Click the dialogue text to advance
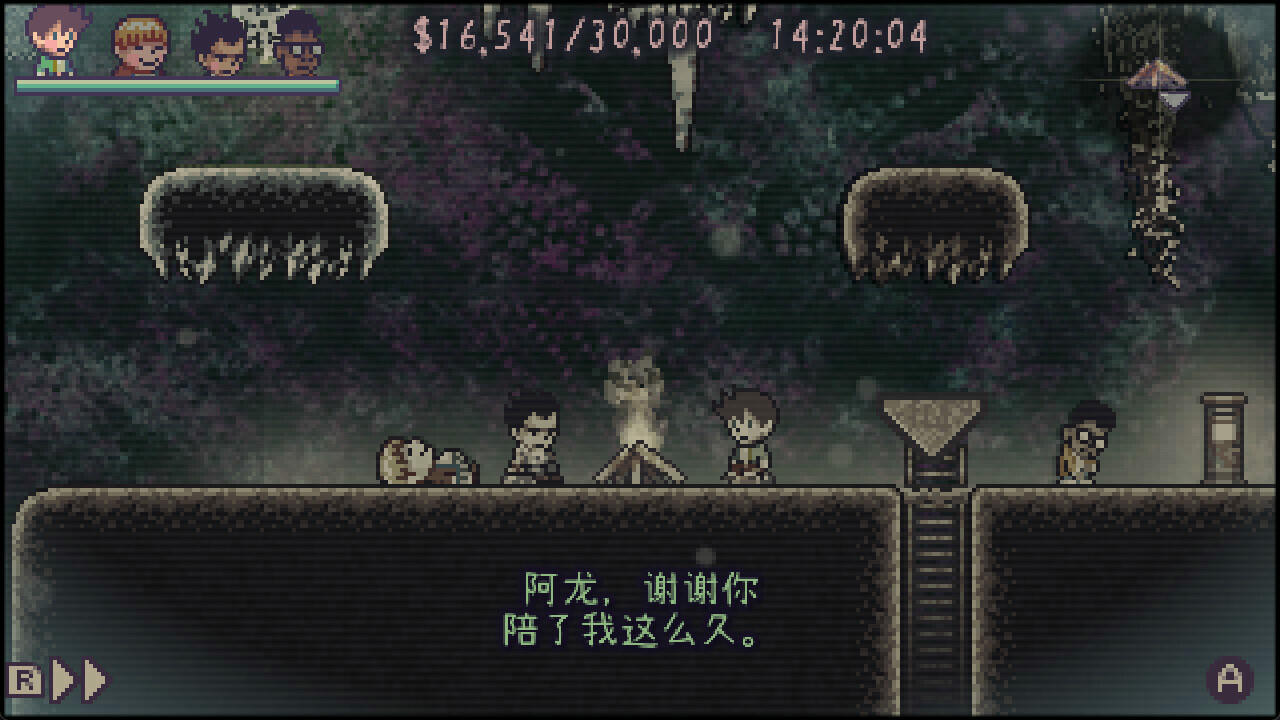1280x720 pixels. (640, 610)
